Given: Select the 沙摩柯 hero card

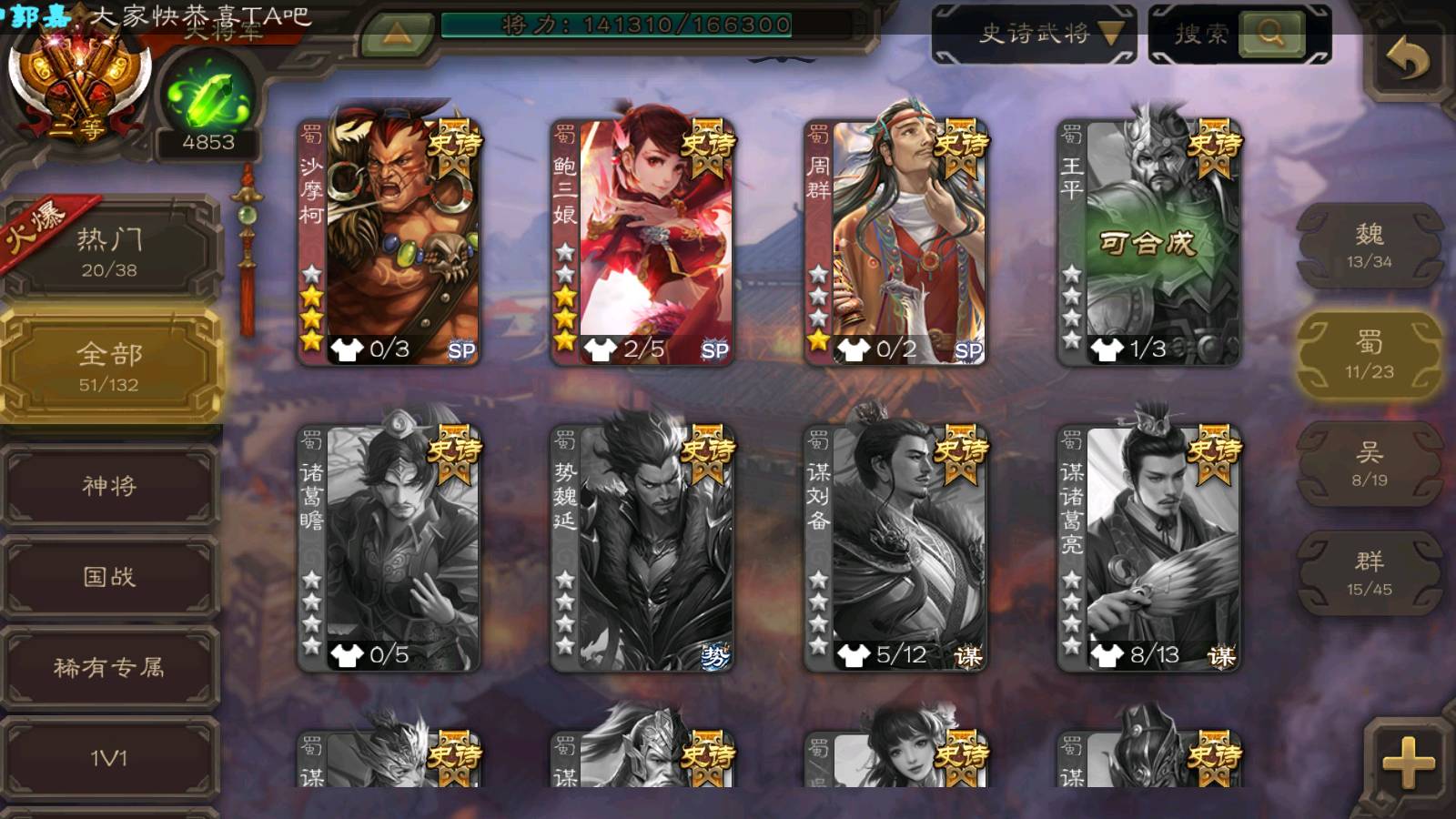Looking at the screenshot, I should click(x=389, y=242).
